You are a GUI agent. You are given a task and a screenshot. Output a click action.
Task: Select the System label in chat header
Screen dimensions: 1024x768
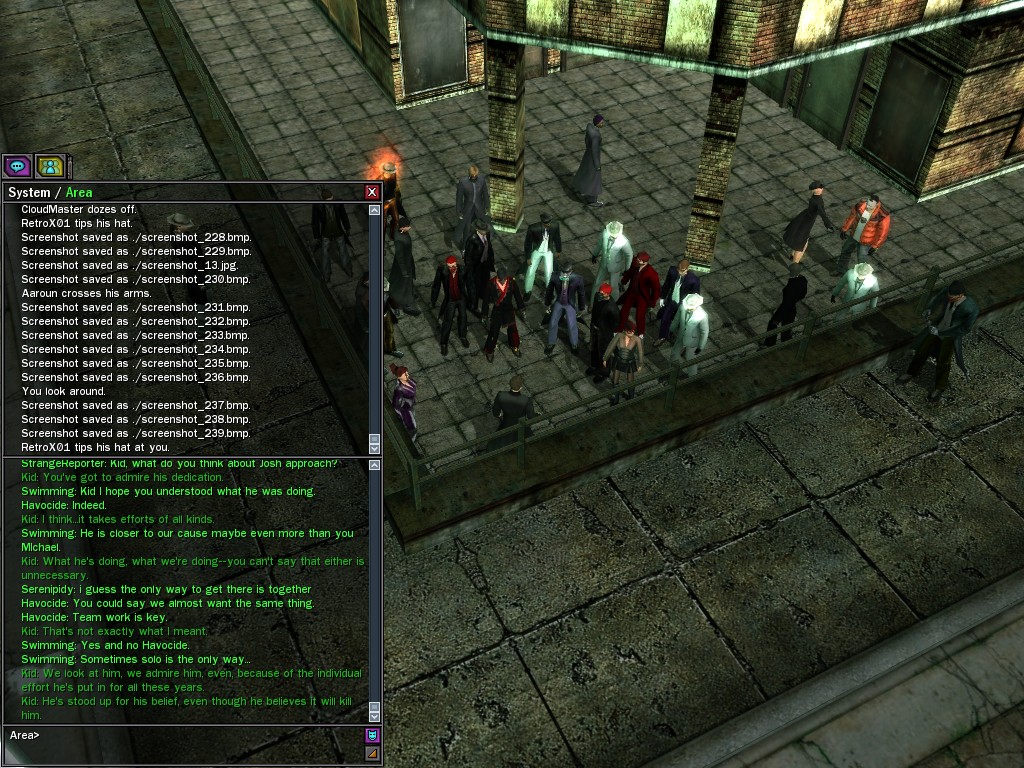[29, 192]
